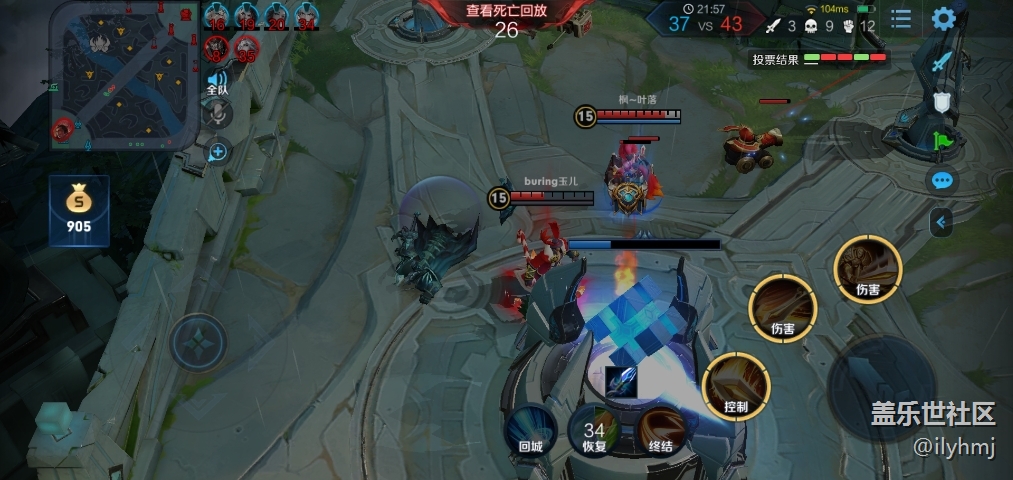Toggle the microphone icon
The width and height of the screenshot is (1013, 480).
[217, 115]
